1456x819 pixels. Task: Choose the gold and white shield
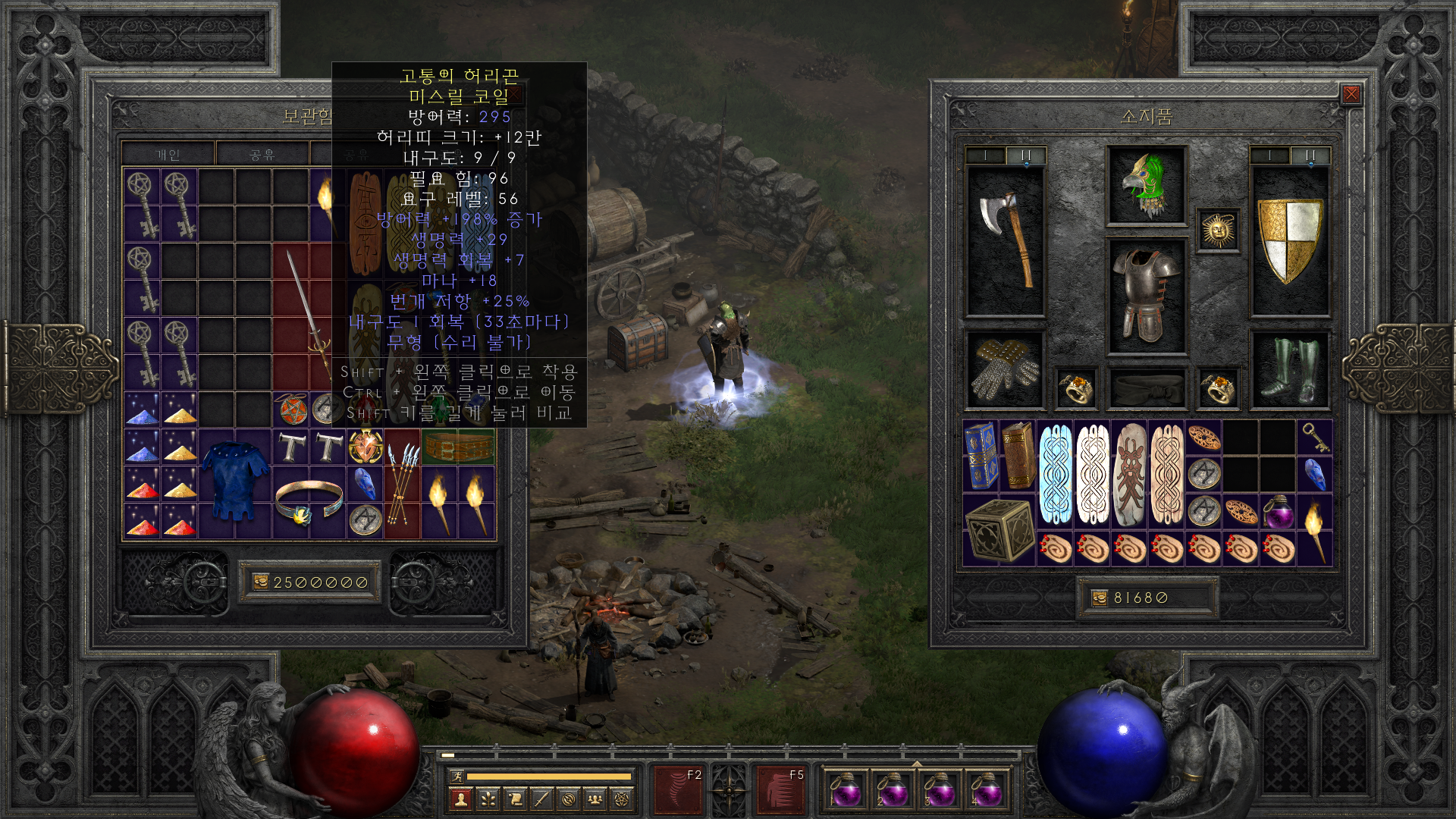1289,240
